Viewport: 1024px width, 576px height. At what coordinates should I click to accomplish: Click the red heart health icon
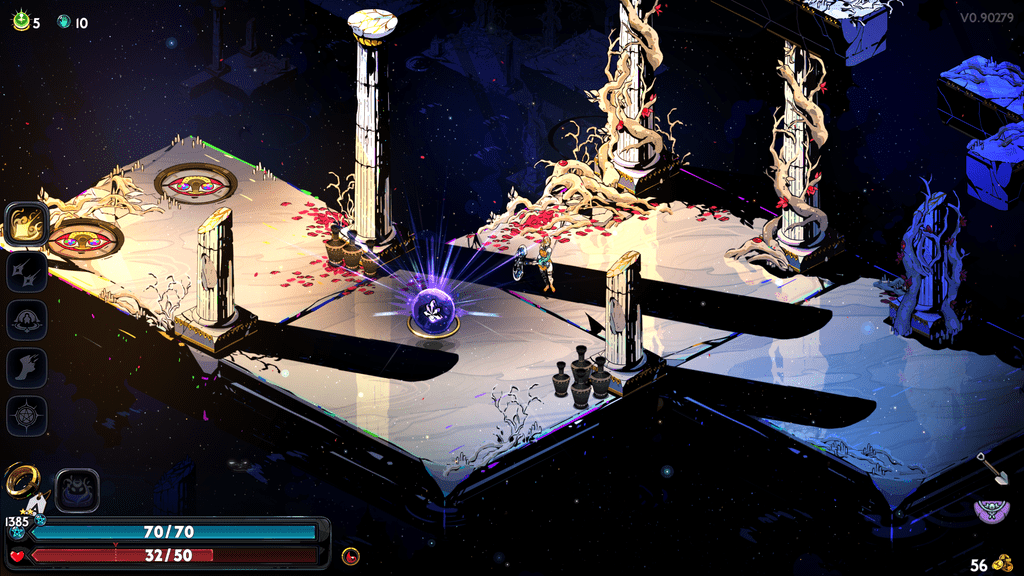point(17,555)
